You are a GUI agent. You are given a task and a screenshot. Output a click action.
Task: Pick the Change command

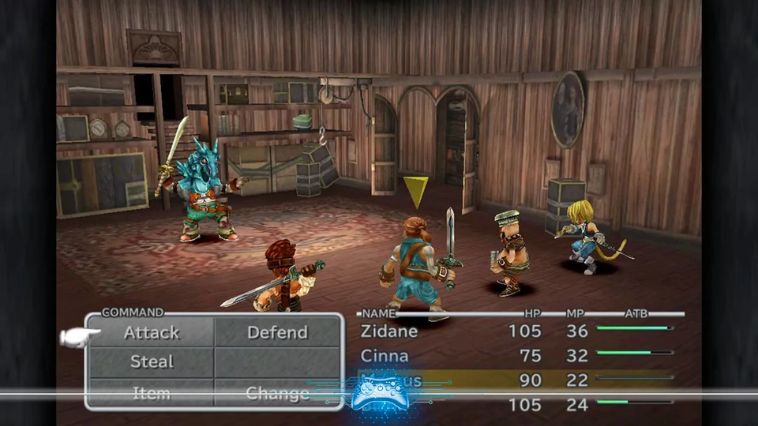click(x=277, y=393)
